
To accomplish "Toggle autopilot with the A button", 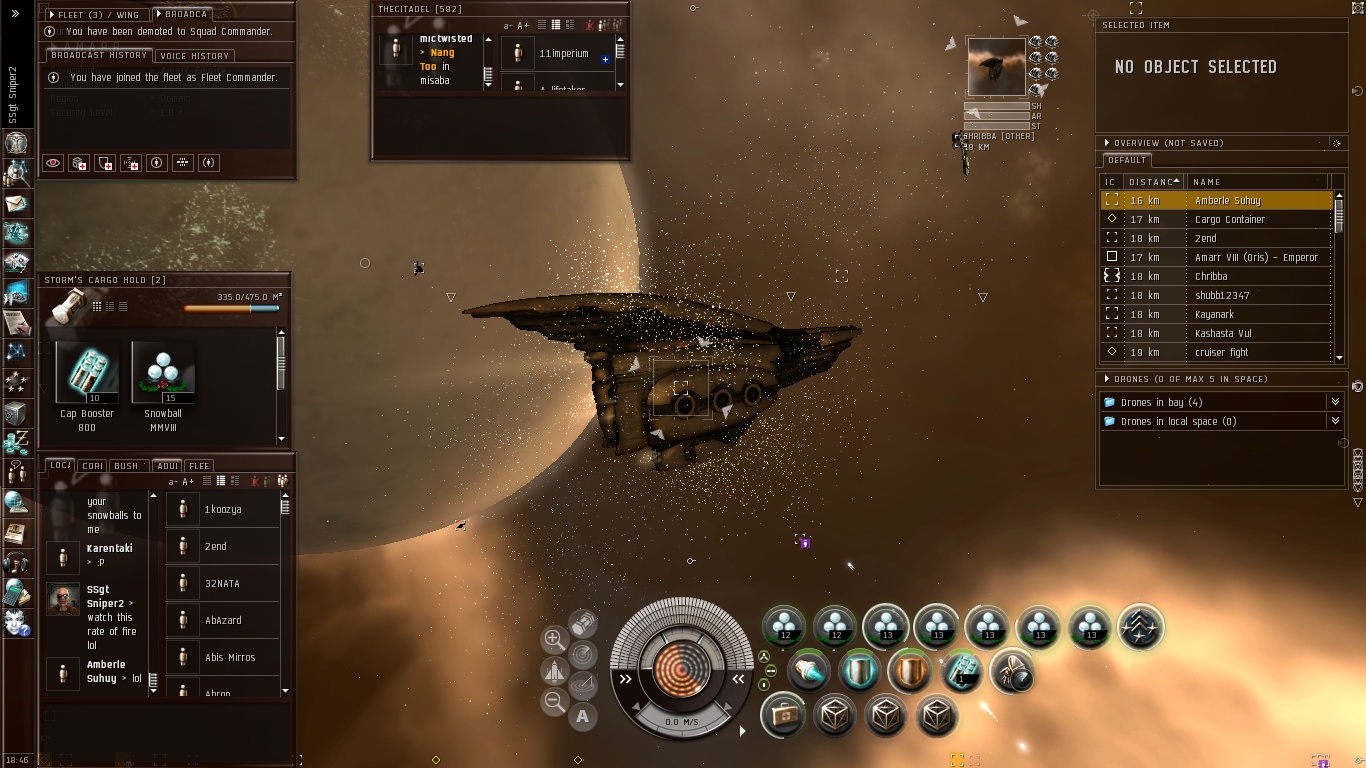I will [582, 716].
